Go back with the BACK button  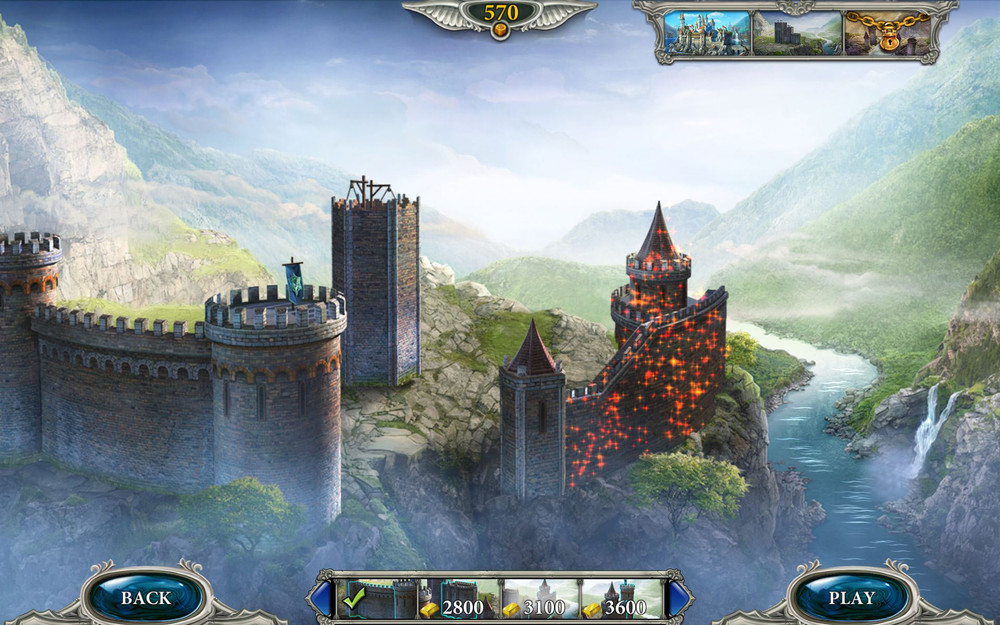pos(146,598)
